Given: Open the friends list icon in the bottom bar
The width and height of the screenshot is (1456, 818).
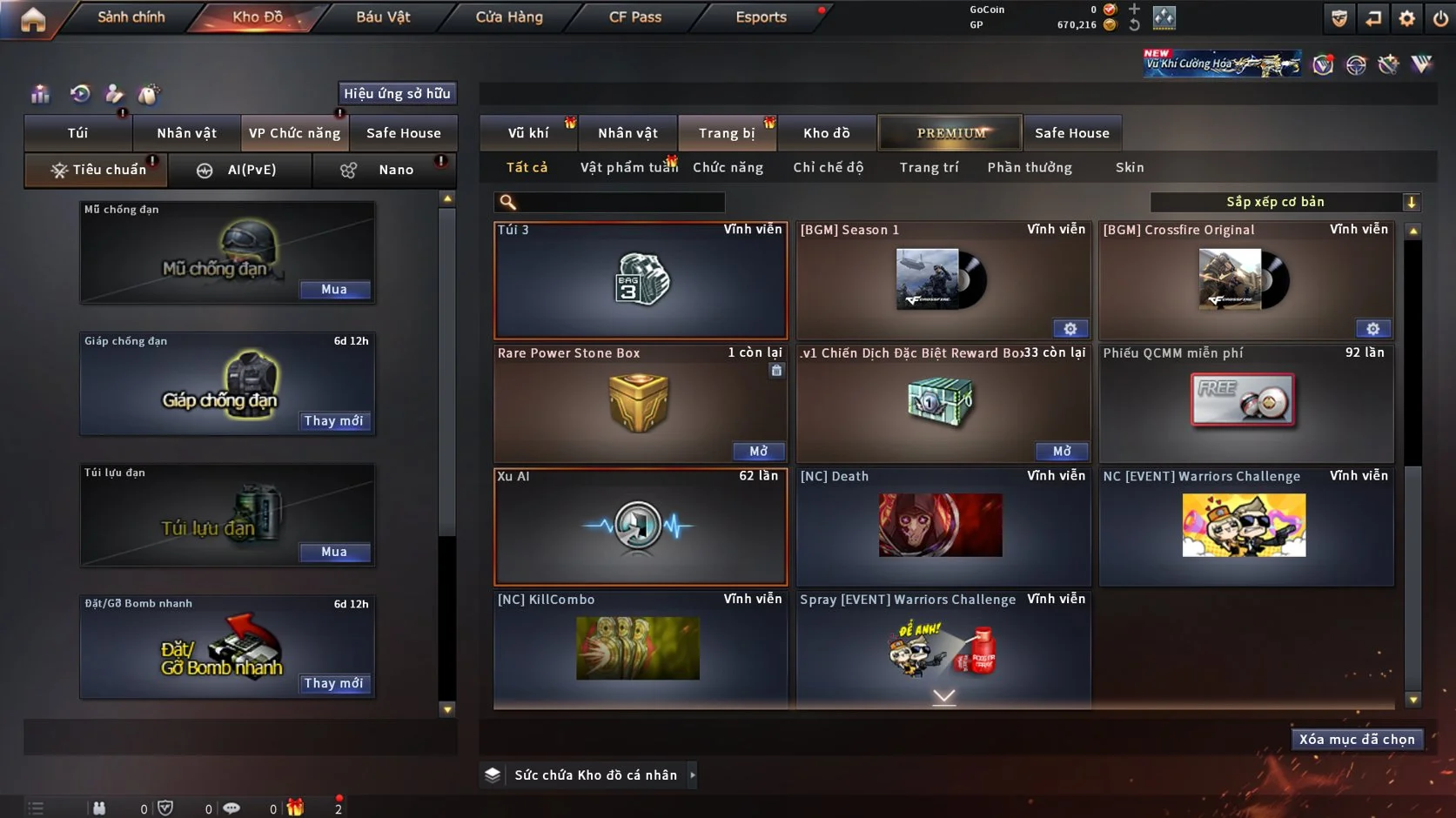Looking at the screenshot, I should [100, 808].
